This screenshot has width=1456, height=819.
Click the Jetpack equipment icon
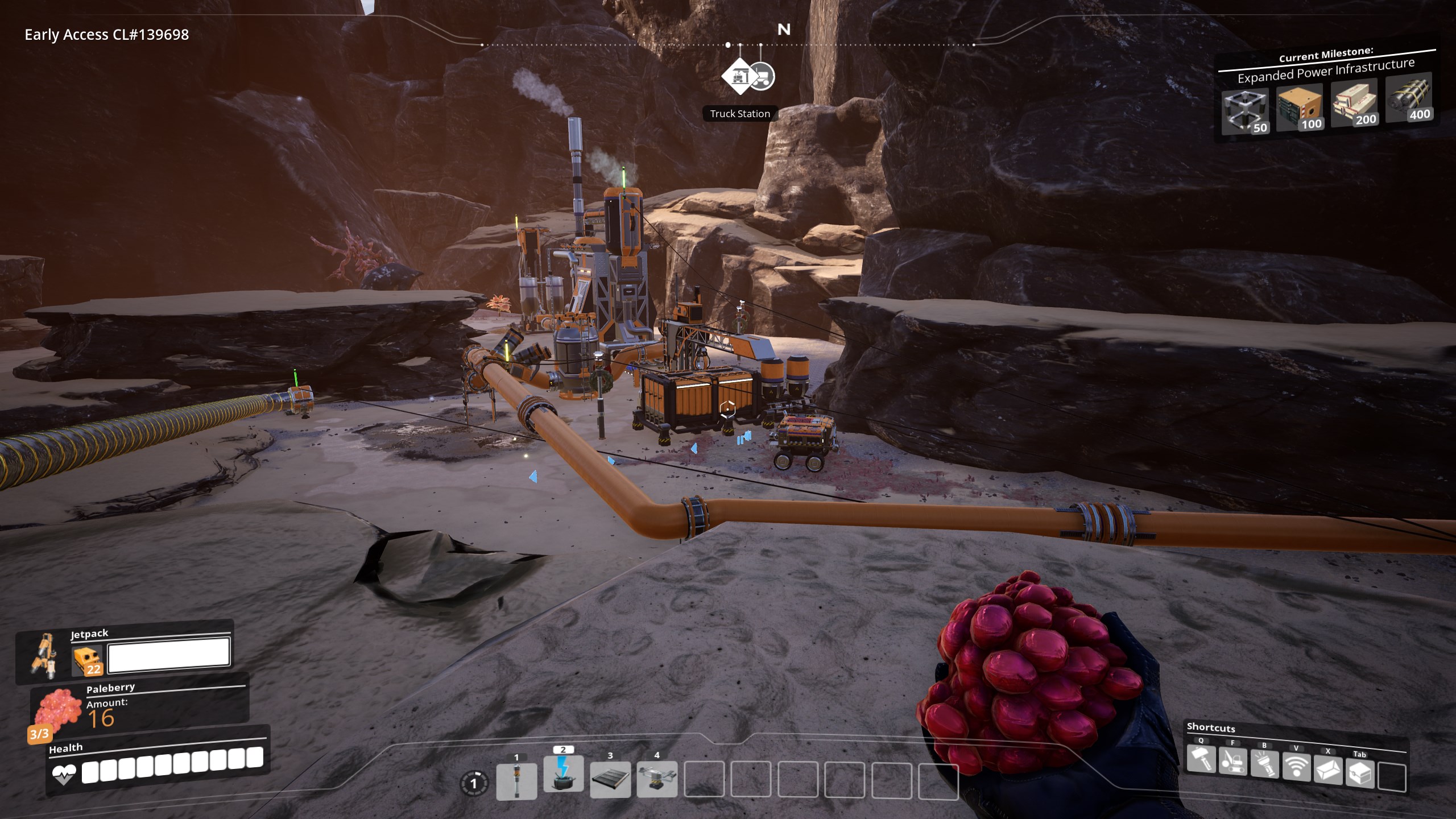(x=43, y=655)
